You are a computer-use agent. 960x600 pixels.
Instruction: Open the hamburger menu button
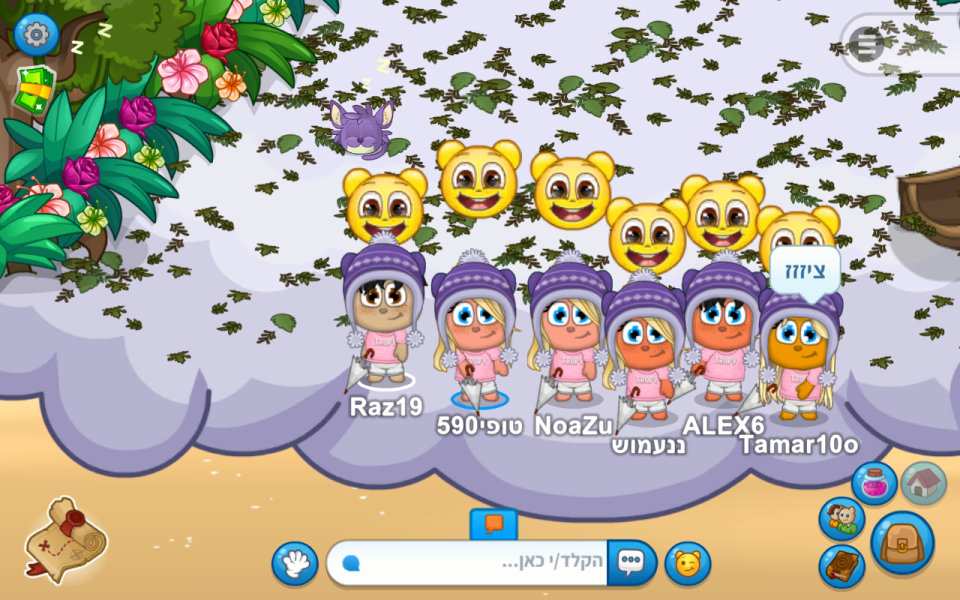tap(866, 44)
